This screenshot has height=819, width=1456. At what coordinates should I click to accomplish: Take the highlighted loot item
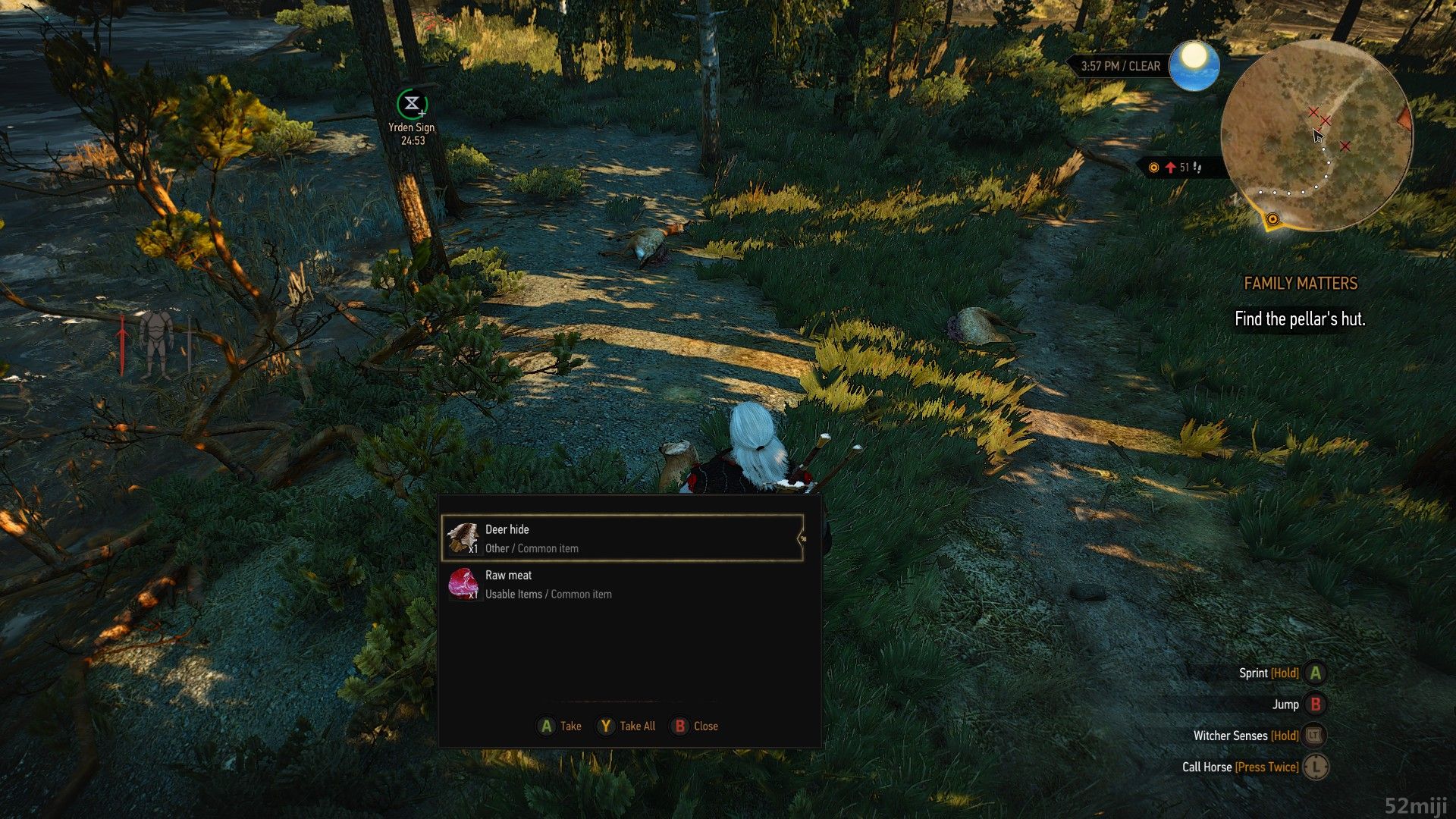pyautogui.click(x=559, y=726)
